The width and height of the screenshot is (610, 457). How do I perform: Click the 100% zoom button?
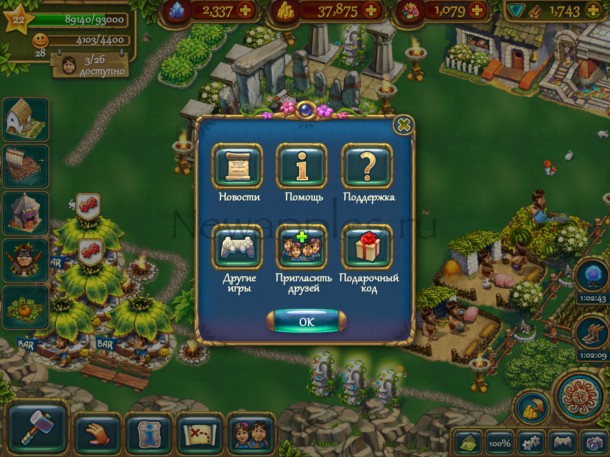(x=500, y=441)
